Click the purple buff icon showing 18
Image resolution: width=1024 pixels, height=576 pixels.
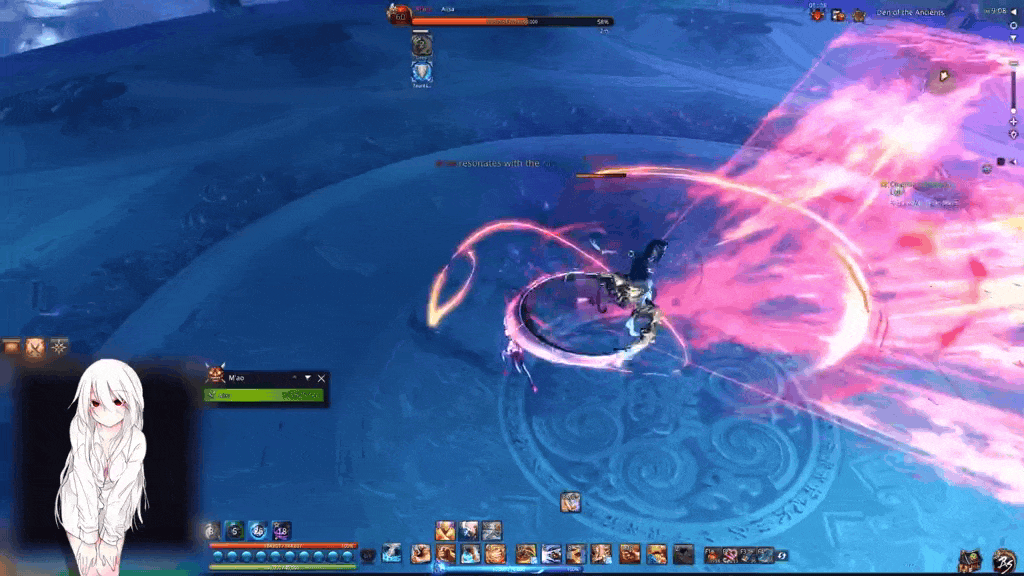point(281,531)
